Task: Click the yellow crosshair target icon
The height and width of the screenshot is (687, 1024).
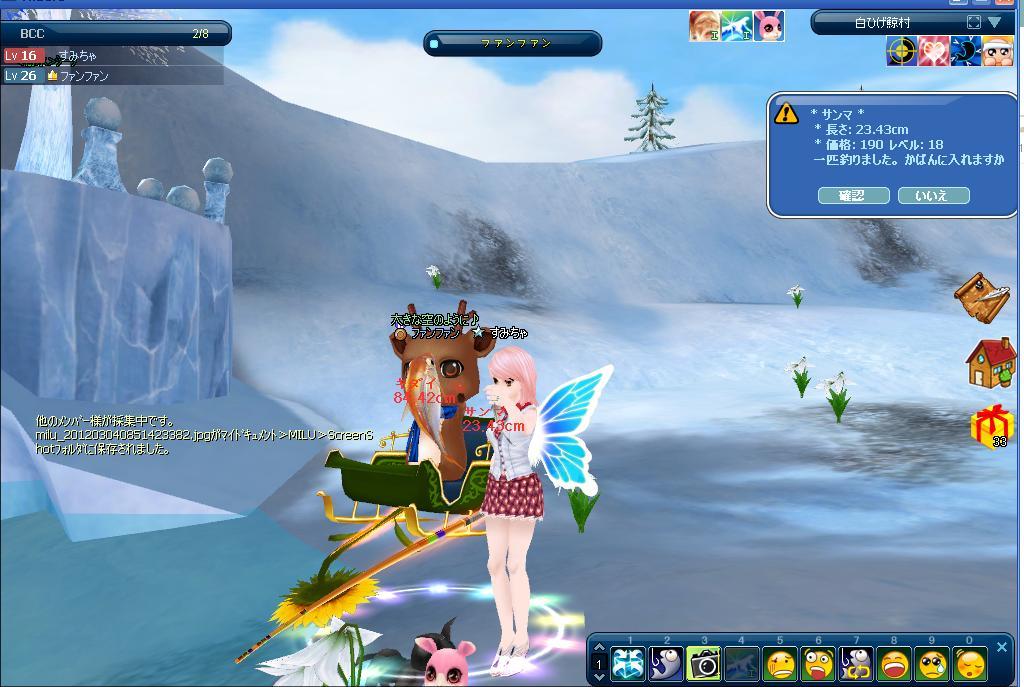Action: (x=901, y=51)
